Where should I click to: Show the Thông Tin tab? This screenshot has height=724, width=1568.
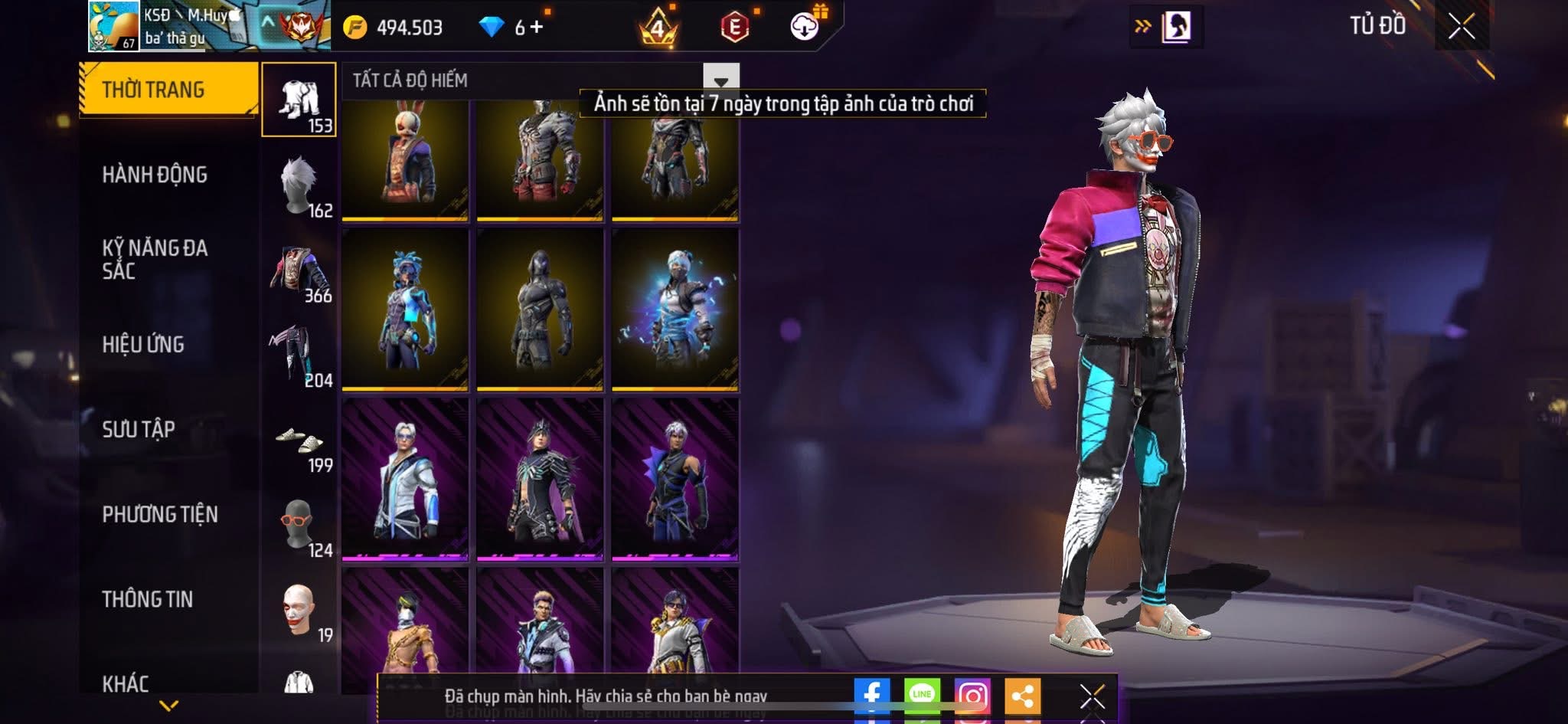point(148,599)
